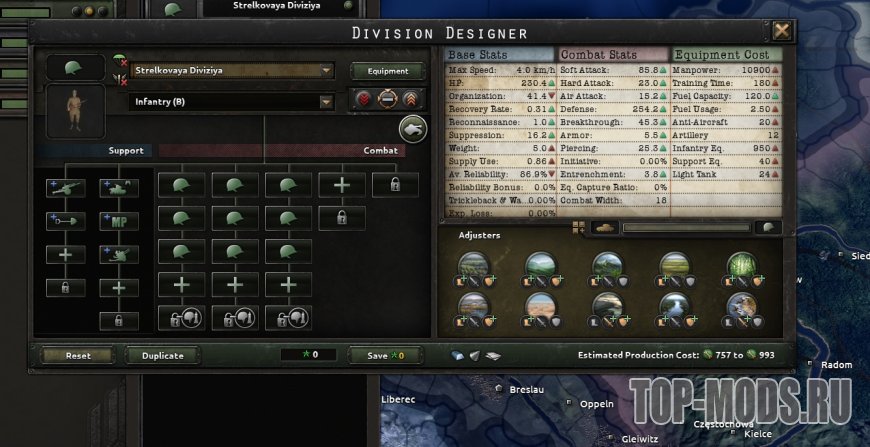870x447 pixels.
Task: Save the division template
Action: [384, 355]
